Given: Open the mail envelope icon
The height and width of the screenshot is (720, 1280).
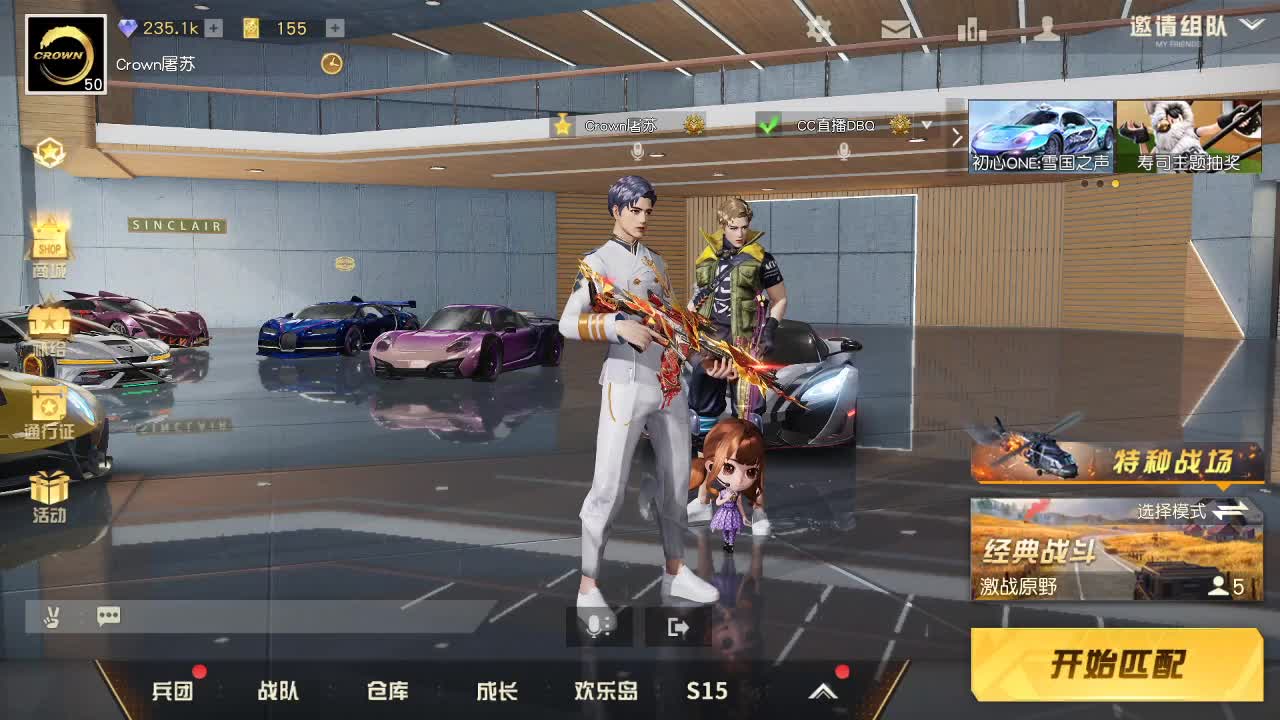Looking at the screenshot, I should click(x=895, y=30).
